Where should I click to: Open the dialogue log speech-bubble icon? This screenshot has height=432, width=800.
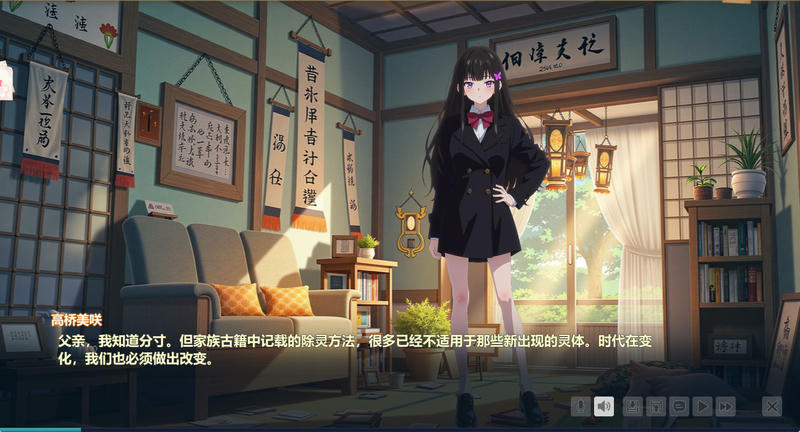point(679,406)
